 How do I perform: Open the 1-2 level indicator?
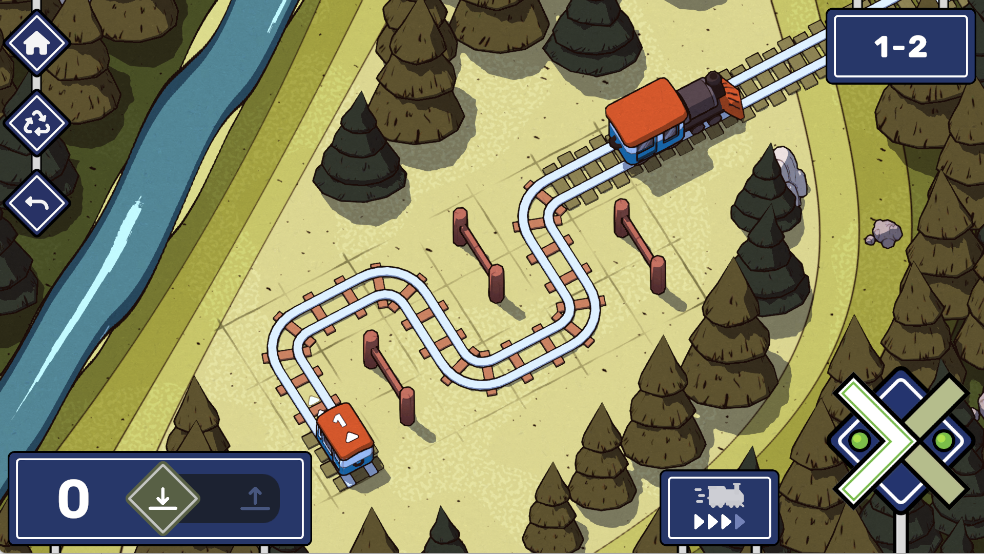click(x=900, y=47)
